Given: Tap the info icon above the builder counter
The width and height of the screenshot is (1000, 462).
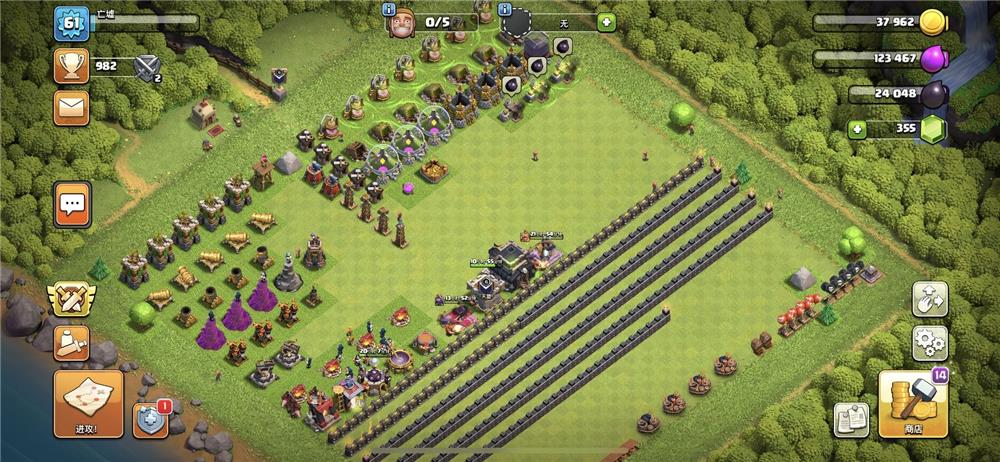Looking at the screenshot, I should [x=391, y=8].
